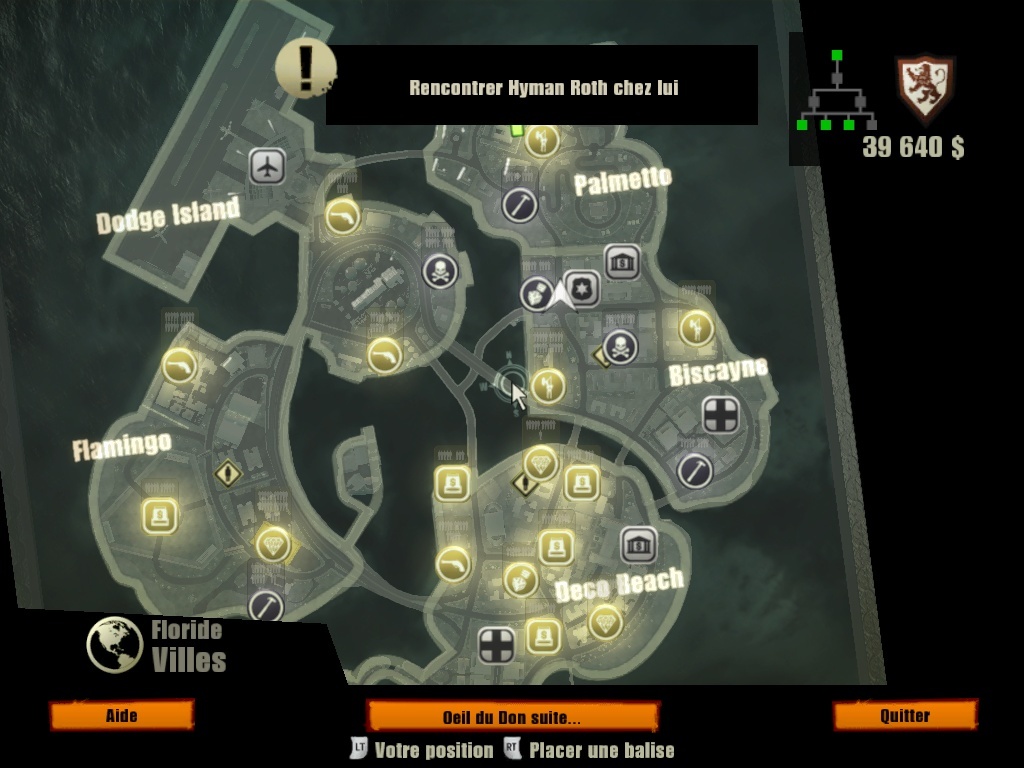Open the Aide help button
Viewport: 1024px width, 768px height.
(x=121, y=716)
